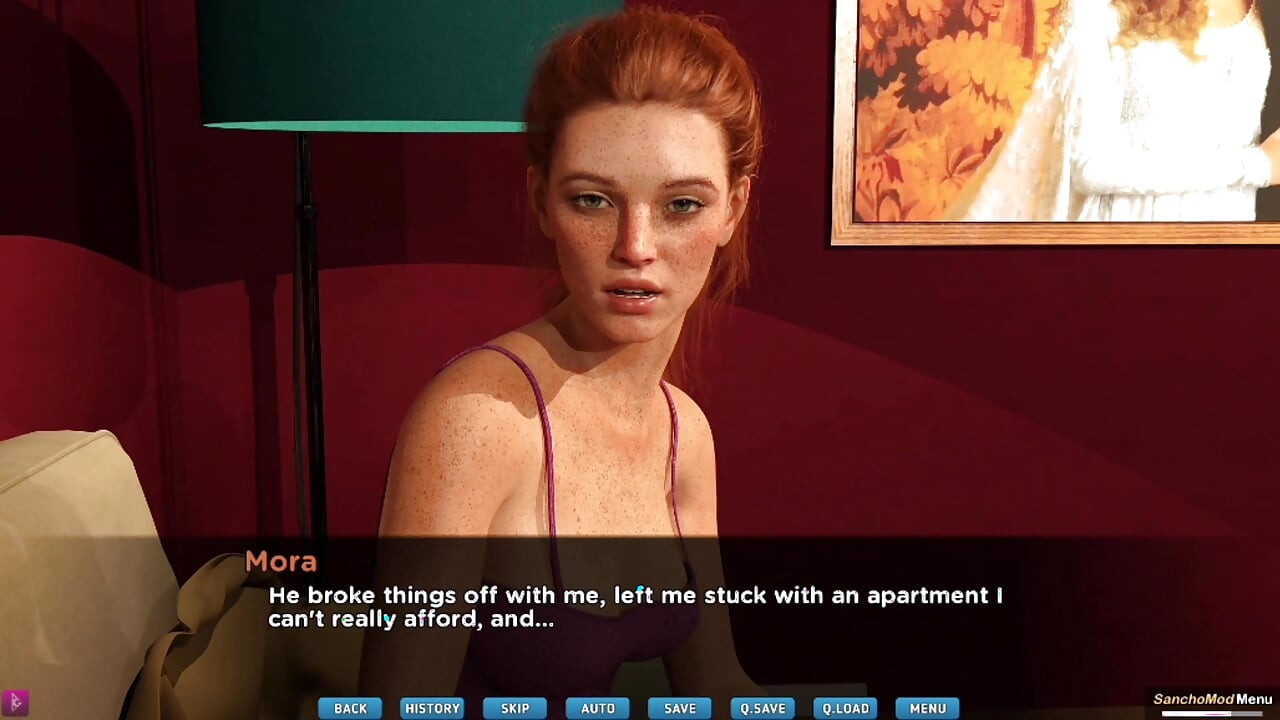Click the BACK button to rewind dialogue

(x=349, y=708)
